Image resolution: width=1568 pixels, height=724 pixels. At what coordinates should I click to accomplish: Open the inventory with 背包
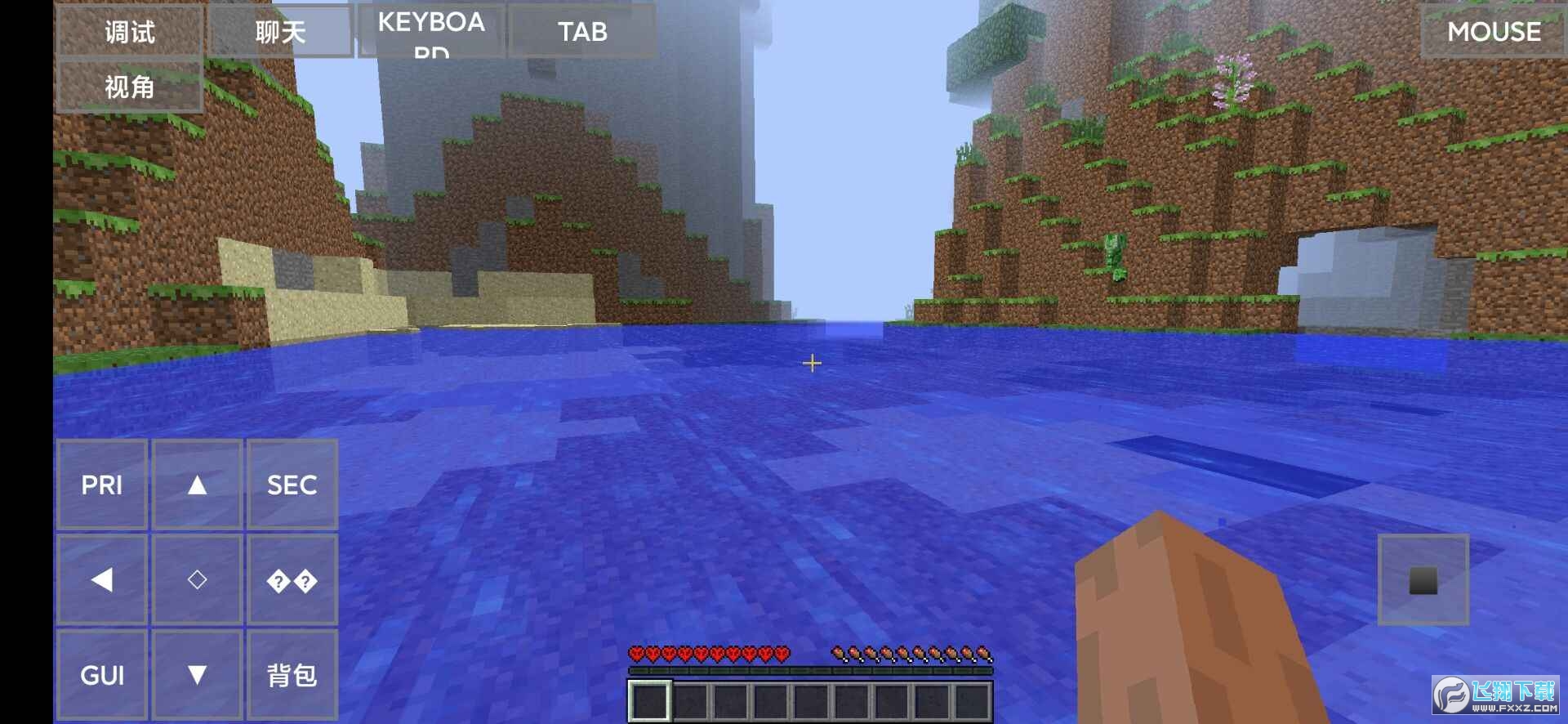(292, 675)
